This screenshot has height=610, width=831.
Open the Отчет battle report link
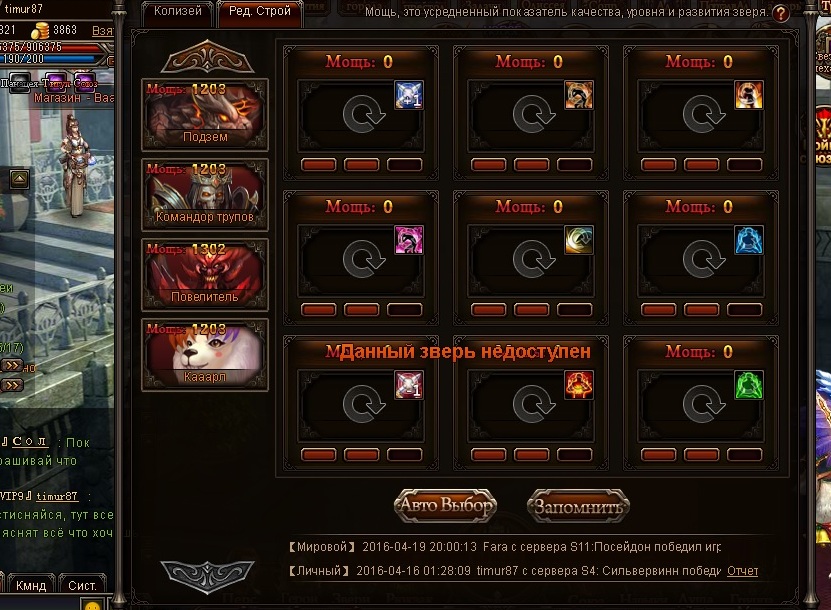click(x=742, y=571)
